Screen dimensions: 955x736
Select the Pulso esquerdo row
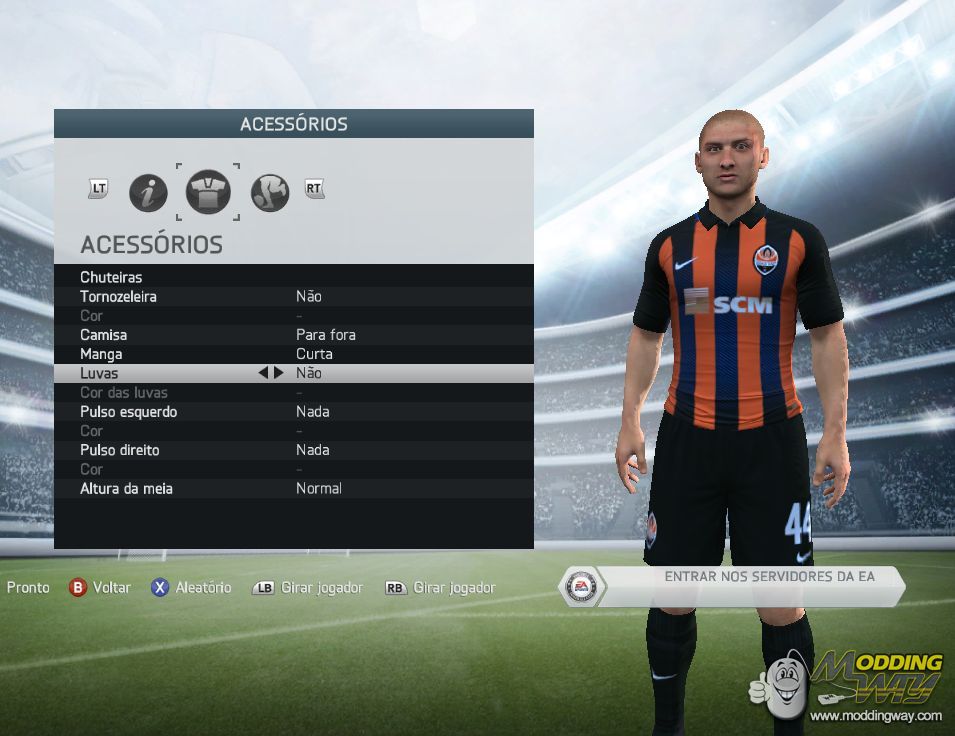[293, 412]
